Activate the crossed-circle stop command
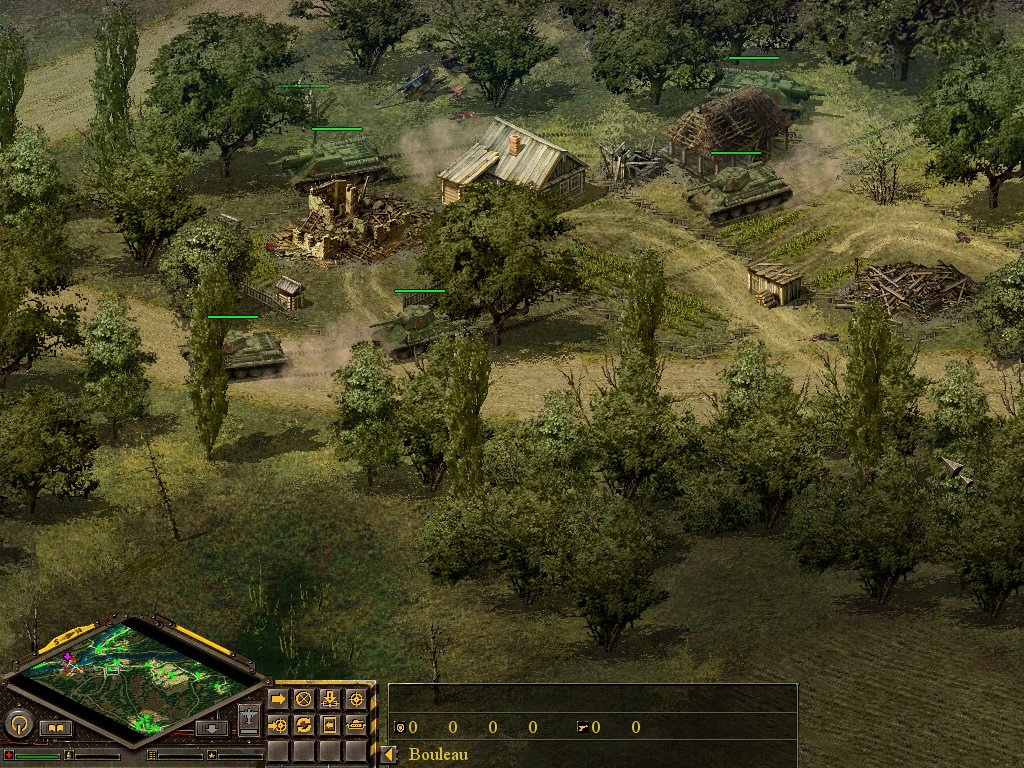 [x=303, y=699]
